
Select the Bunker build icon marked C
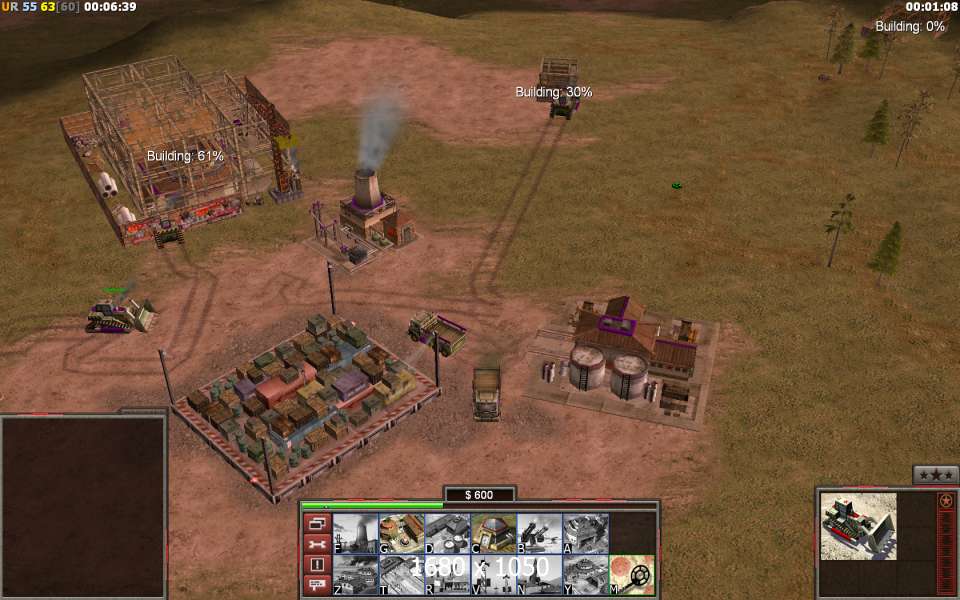(493, 533)
